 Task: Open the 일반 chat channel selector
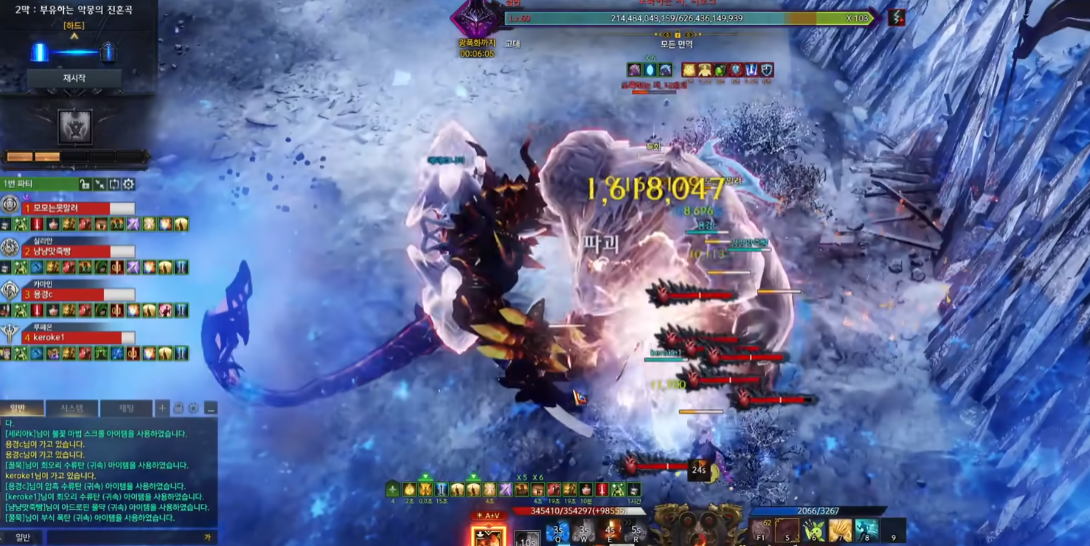point(22,538)
